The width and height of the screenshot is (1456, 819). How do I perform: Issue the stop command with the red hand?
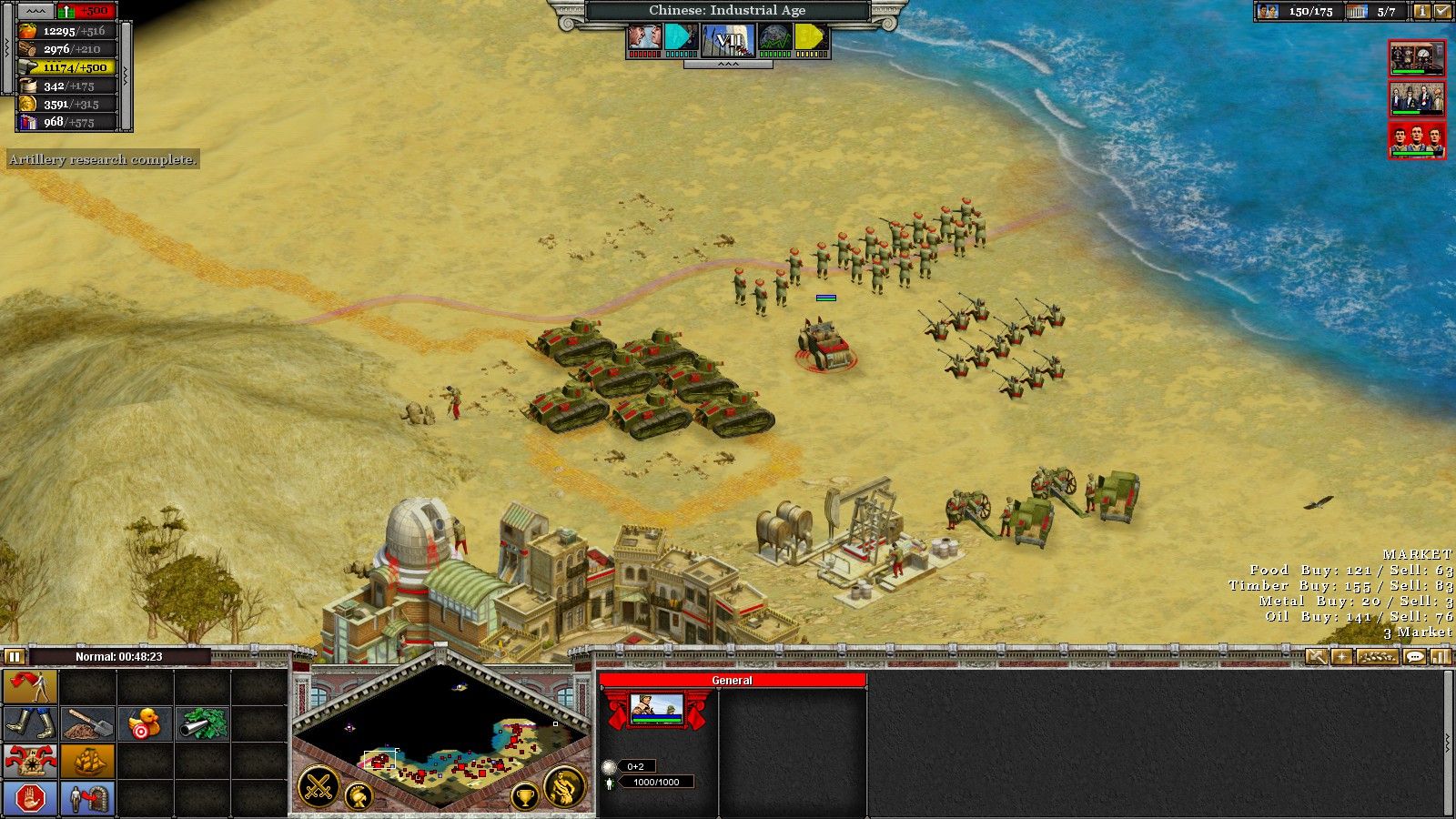(x=31, y=798)
